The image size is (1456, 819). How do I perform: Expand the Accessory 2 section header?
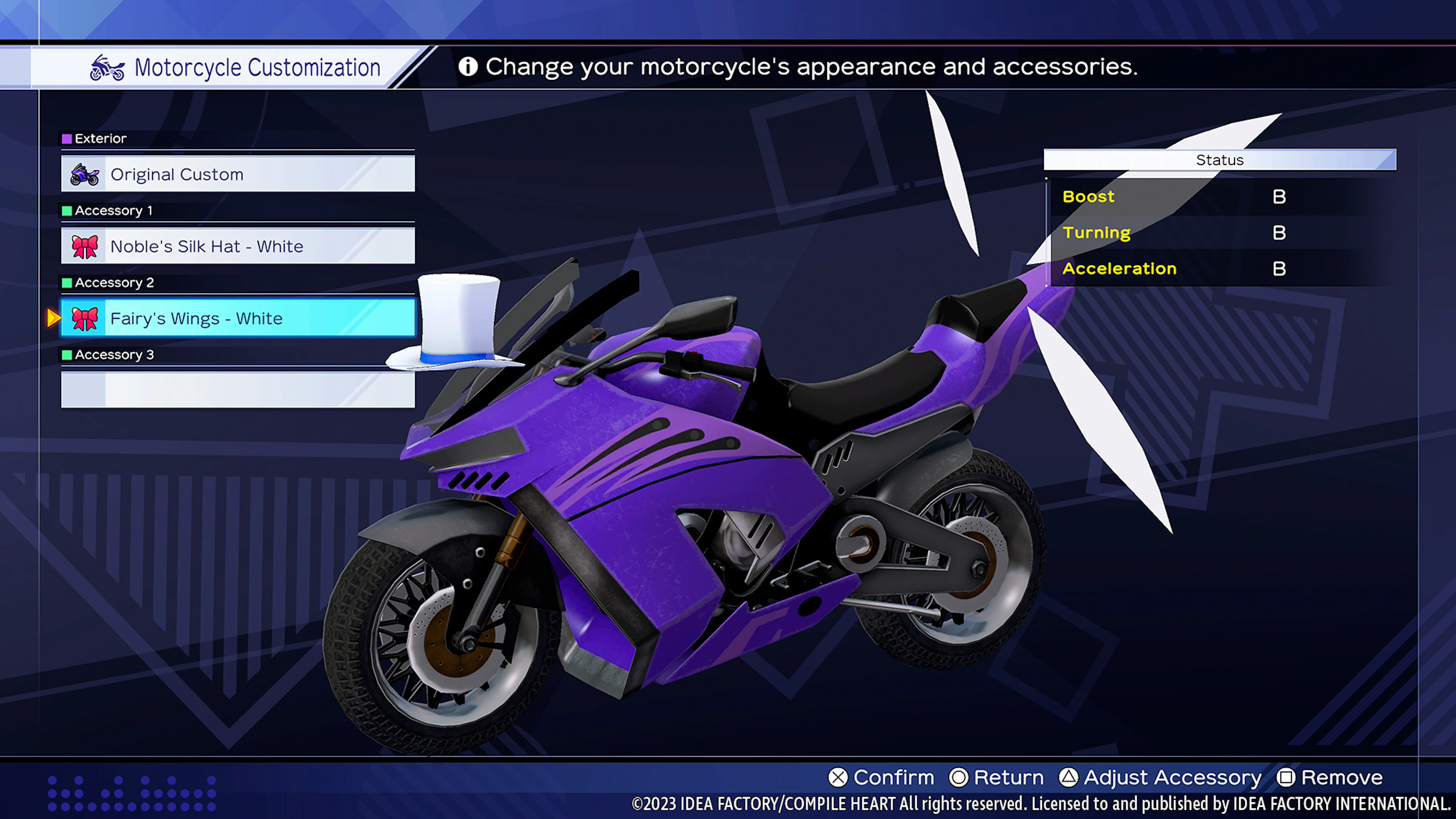[114, 282]
